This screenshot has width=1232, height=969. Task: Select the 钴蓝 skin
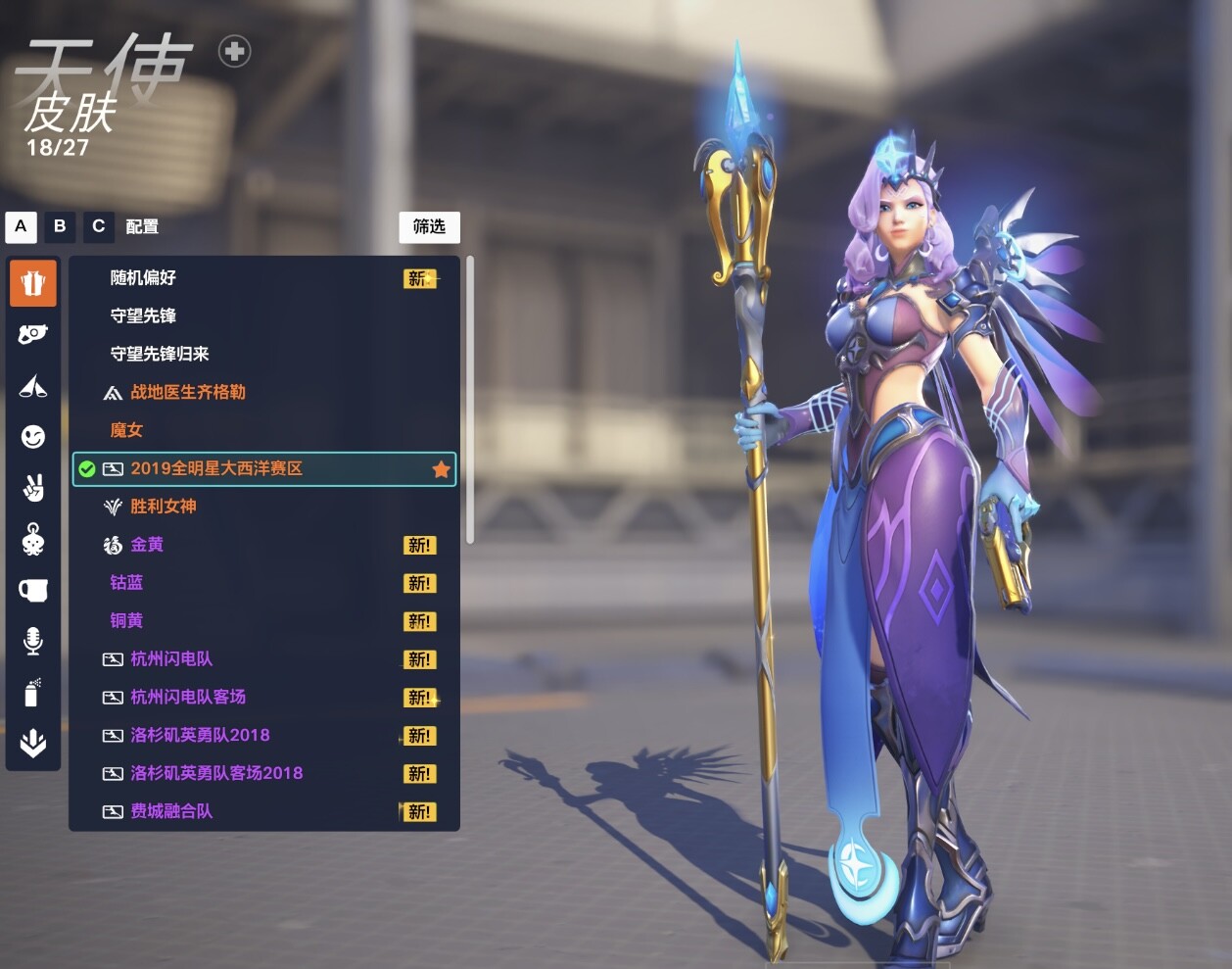[126, 583]
